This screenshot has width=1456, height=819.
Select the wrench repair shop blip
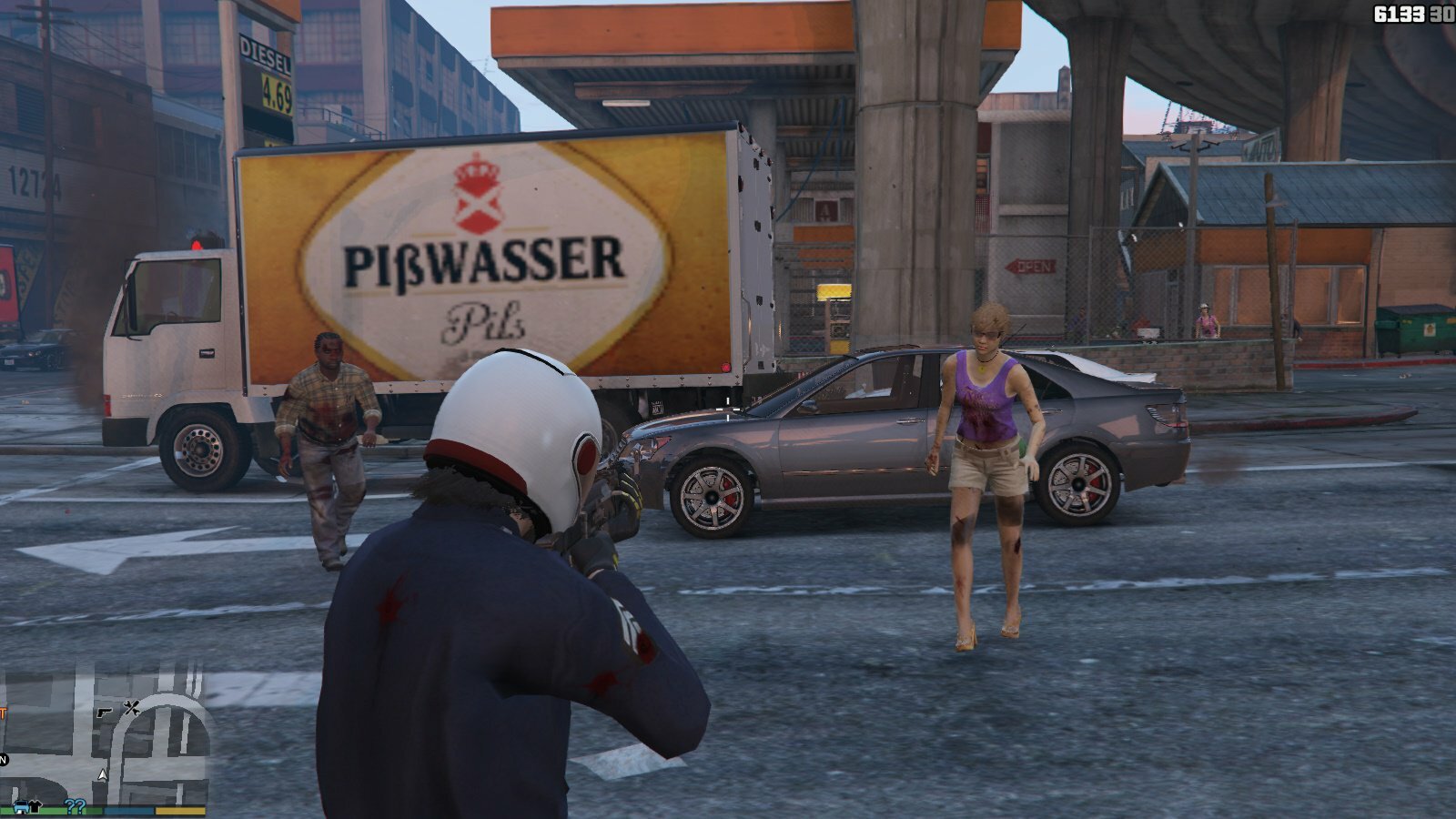131,707
